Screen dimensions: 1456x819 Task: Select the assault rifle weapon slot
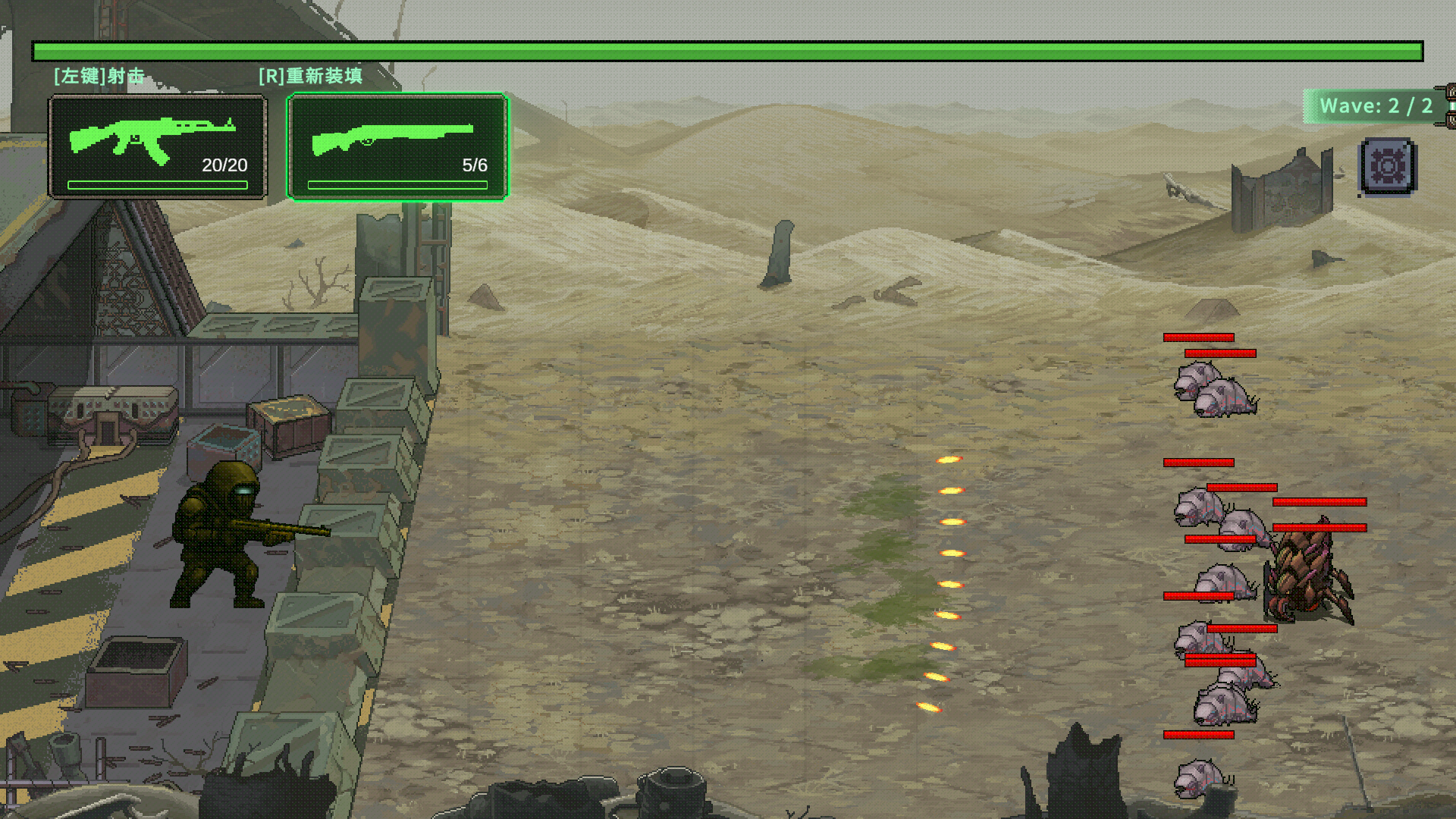pos(158,147)
